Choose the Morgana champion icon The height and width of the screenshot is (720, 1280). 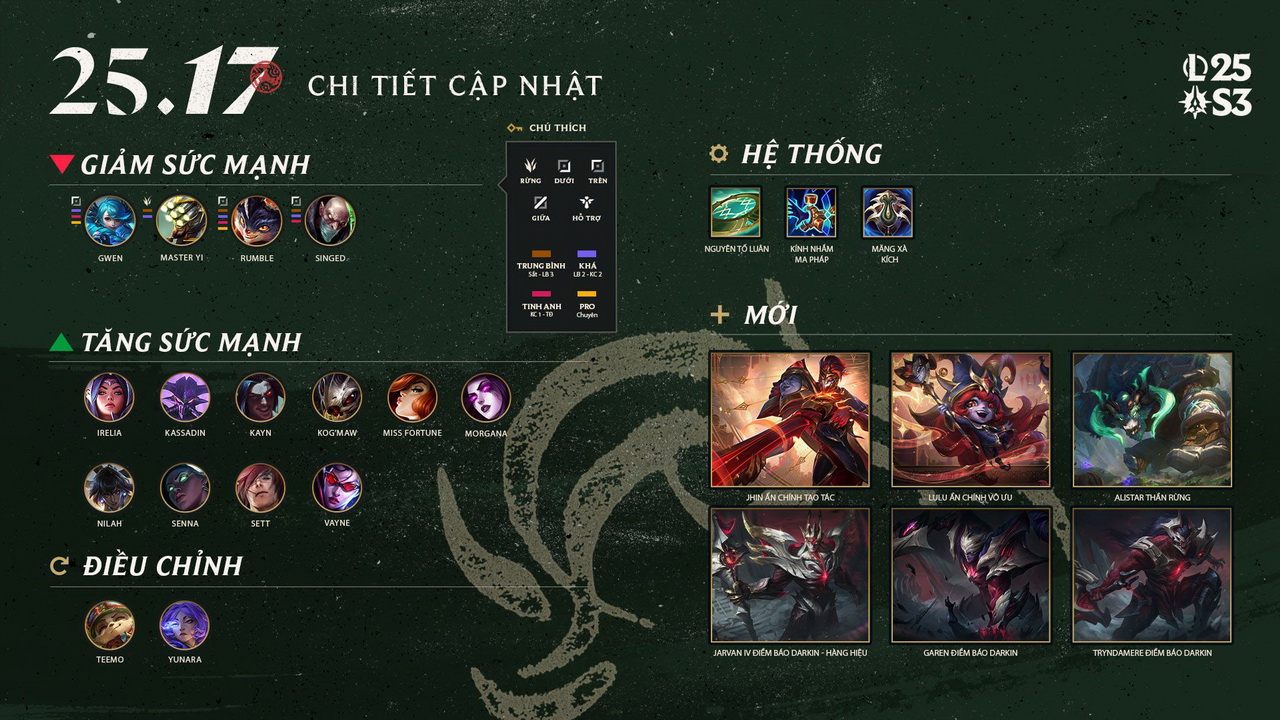(x=486, y=398)
